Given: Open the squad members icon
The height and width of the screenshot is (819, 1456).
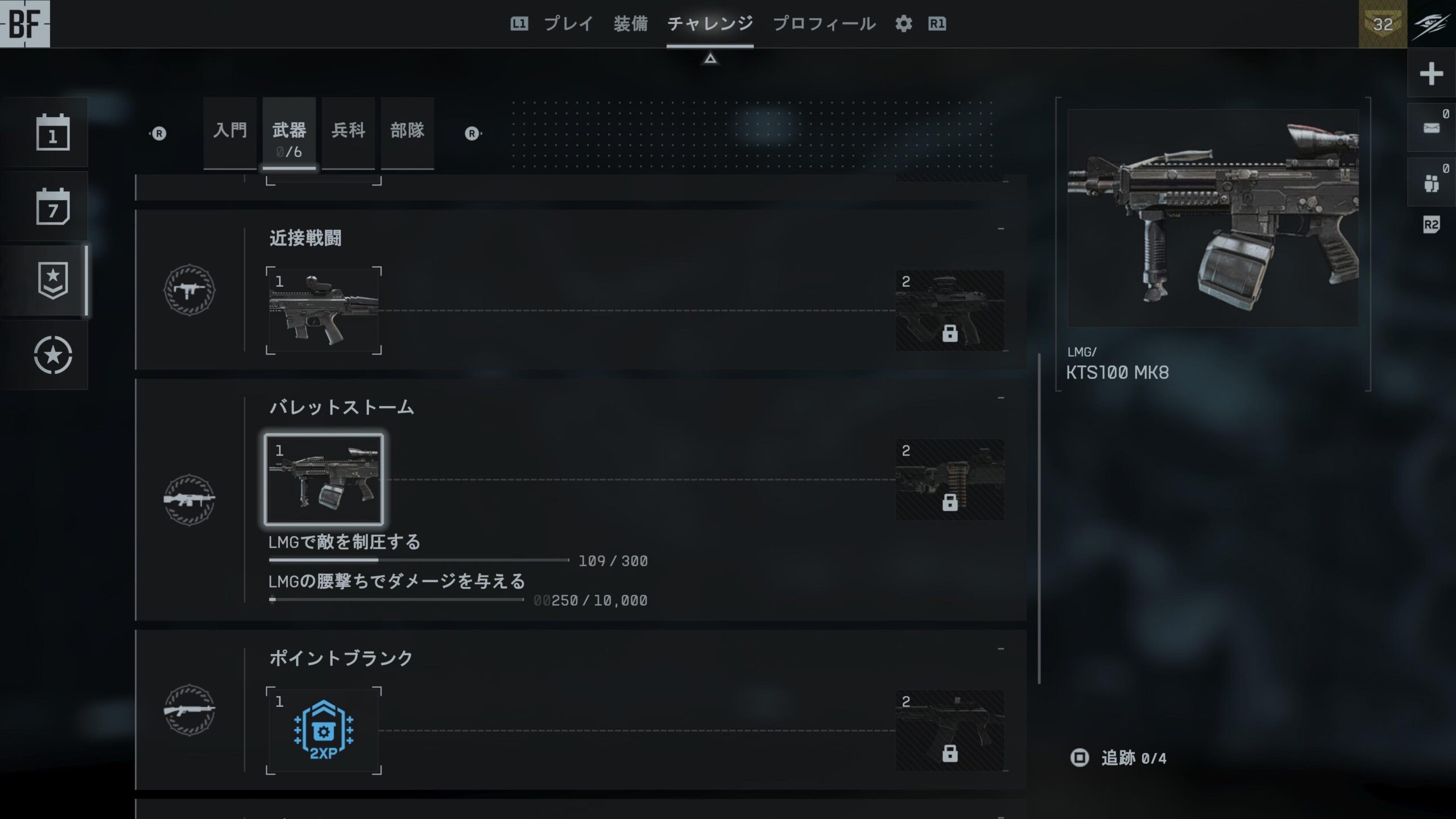Looking at the screenshot, I should pyautogui.click(x=1431, y=183).
